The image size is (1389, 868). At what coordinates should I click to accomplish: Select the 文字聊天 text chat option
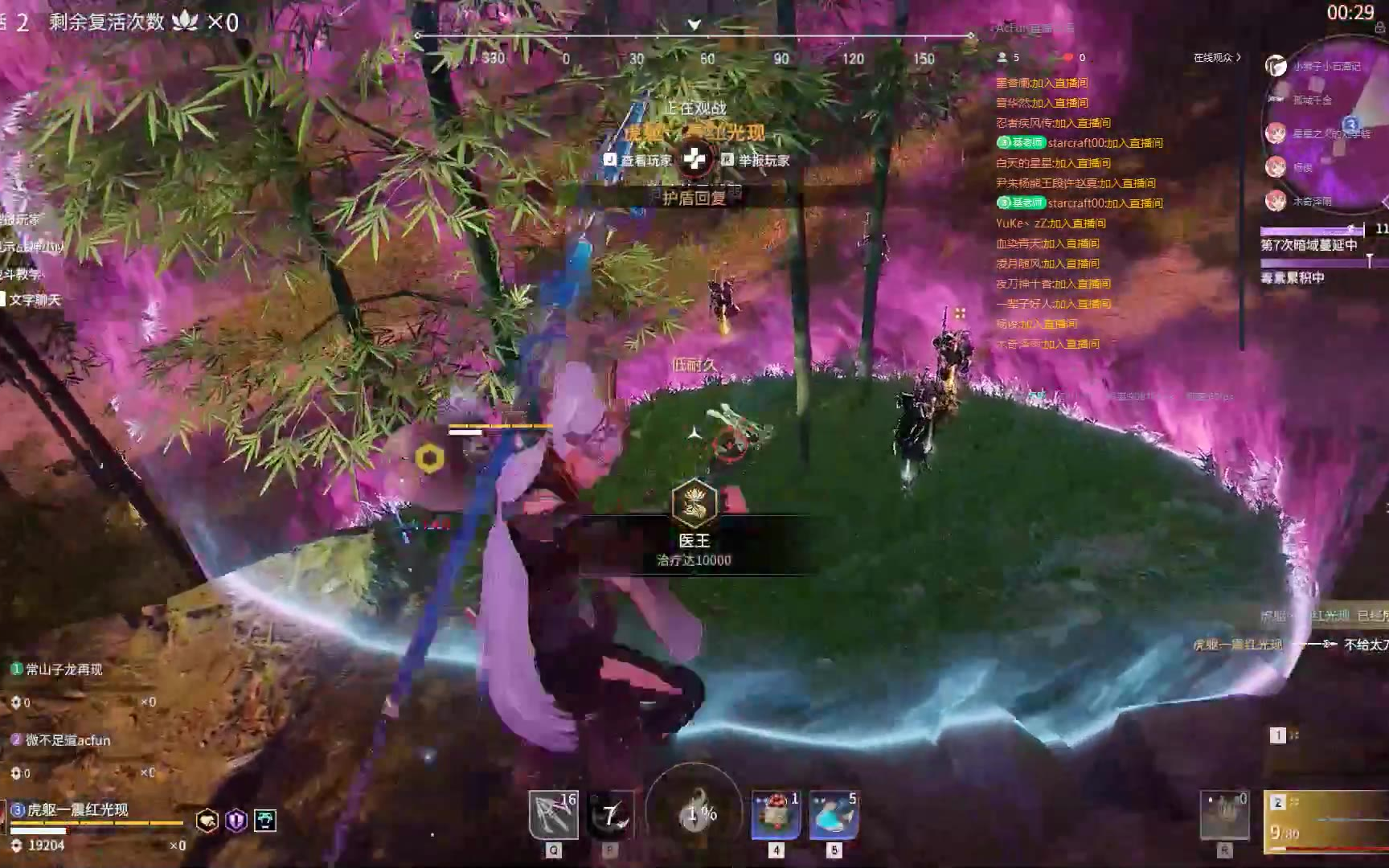34,300
